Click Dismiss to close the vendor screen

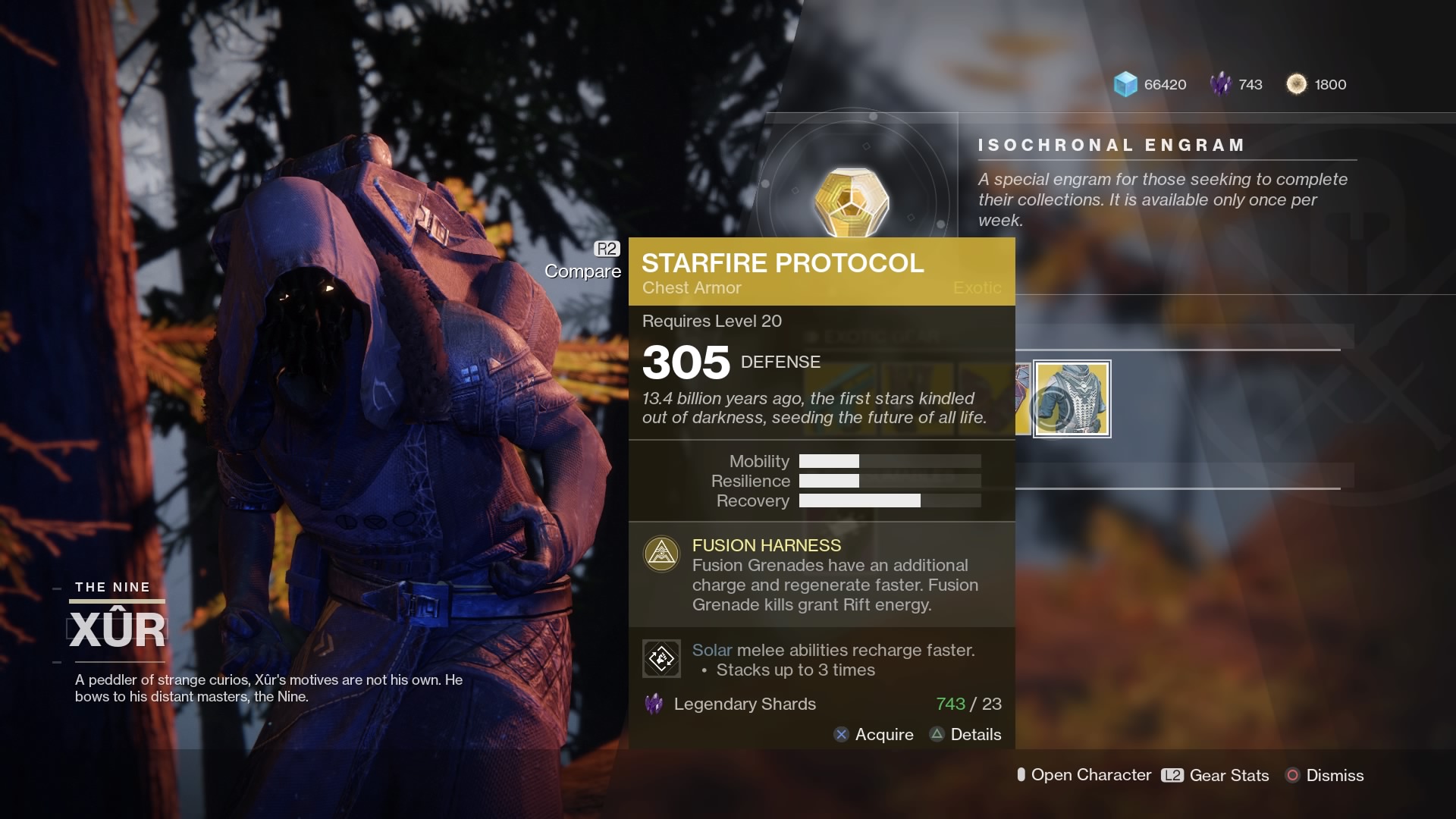pyautogui.click(x=1334, y=775)
